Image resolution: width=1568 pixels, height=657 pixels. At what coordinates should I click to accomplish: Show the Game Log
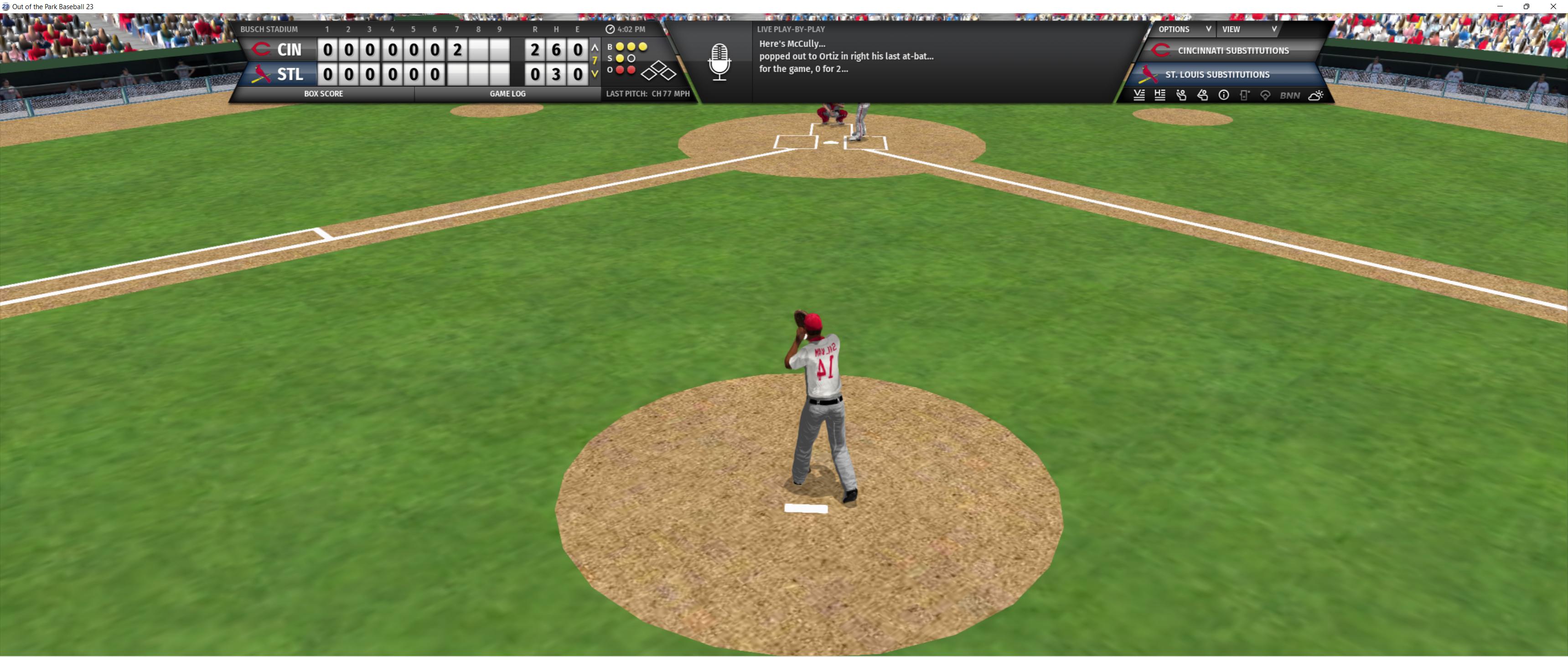(x=507, y=94)
